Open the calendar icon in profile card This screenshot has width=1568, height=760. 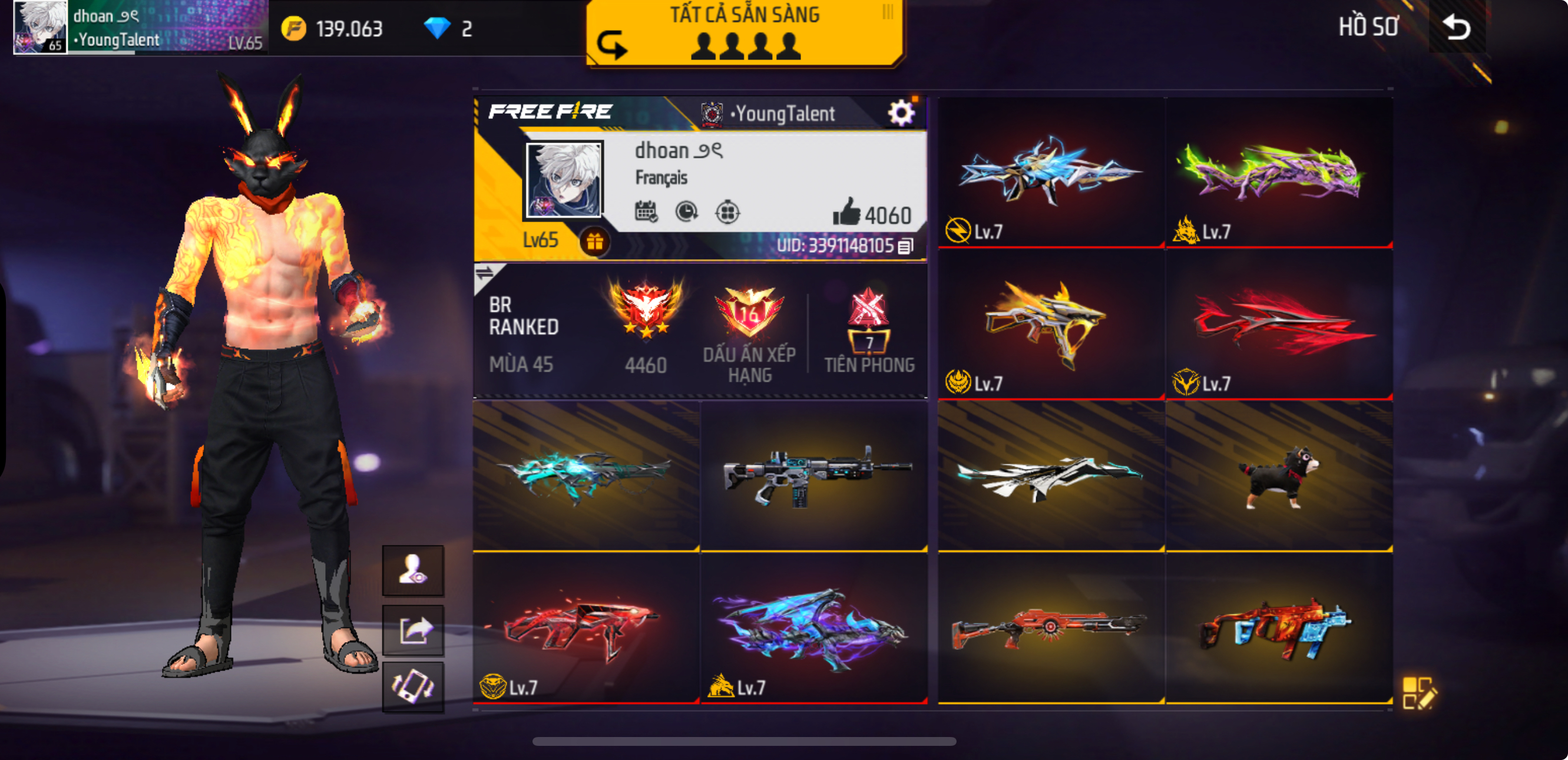click(645, 212)
